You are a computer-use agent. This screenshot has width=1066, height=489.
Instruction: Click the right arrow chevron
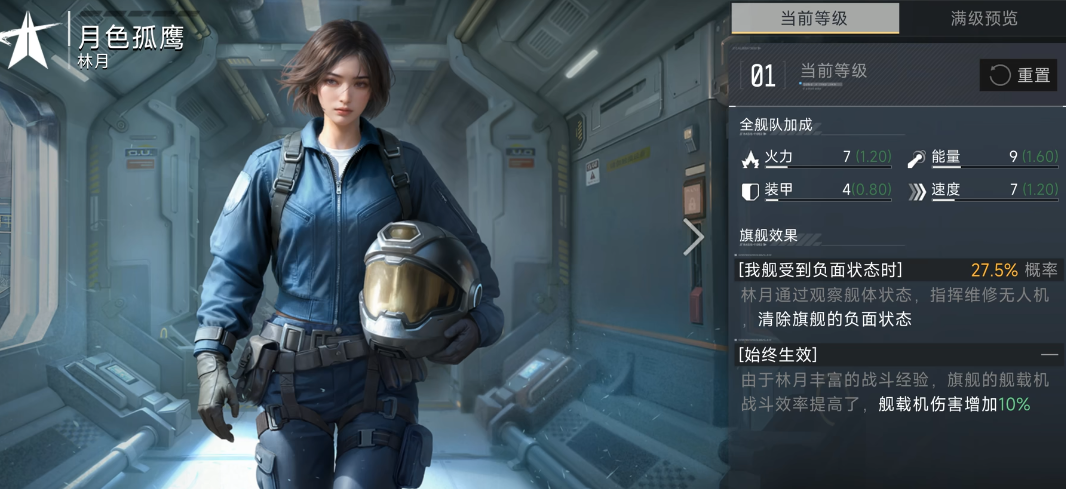pos(694,237)
